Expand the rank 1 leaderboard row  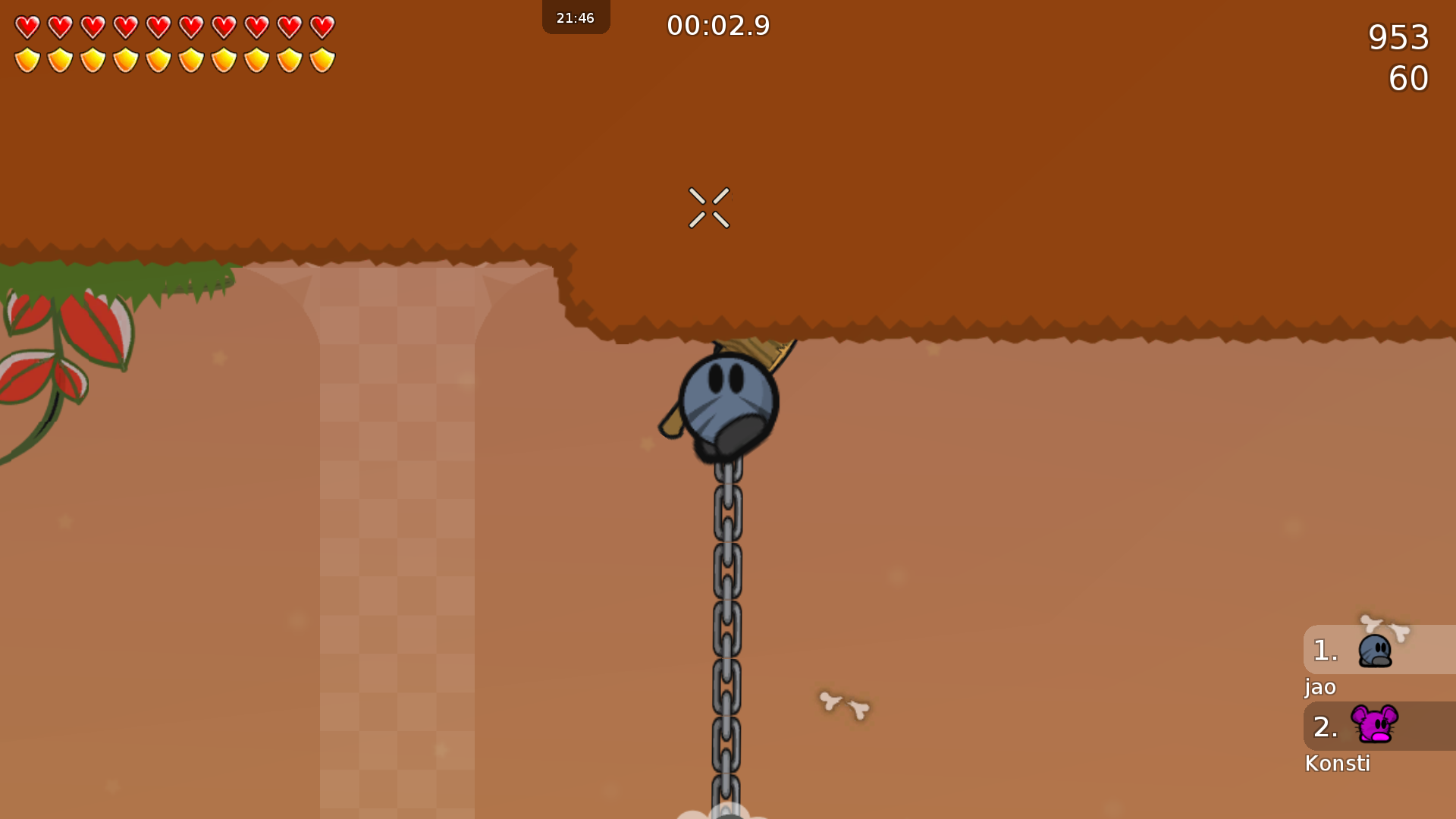(x=1325, y=651)
